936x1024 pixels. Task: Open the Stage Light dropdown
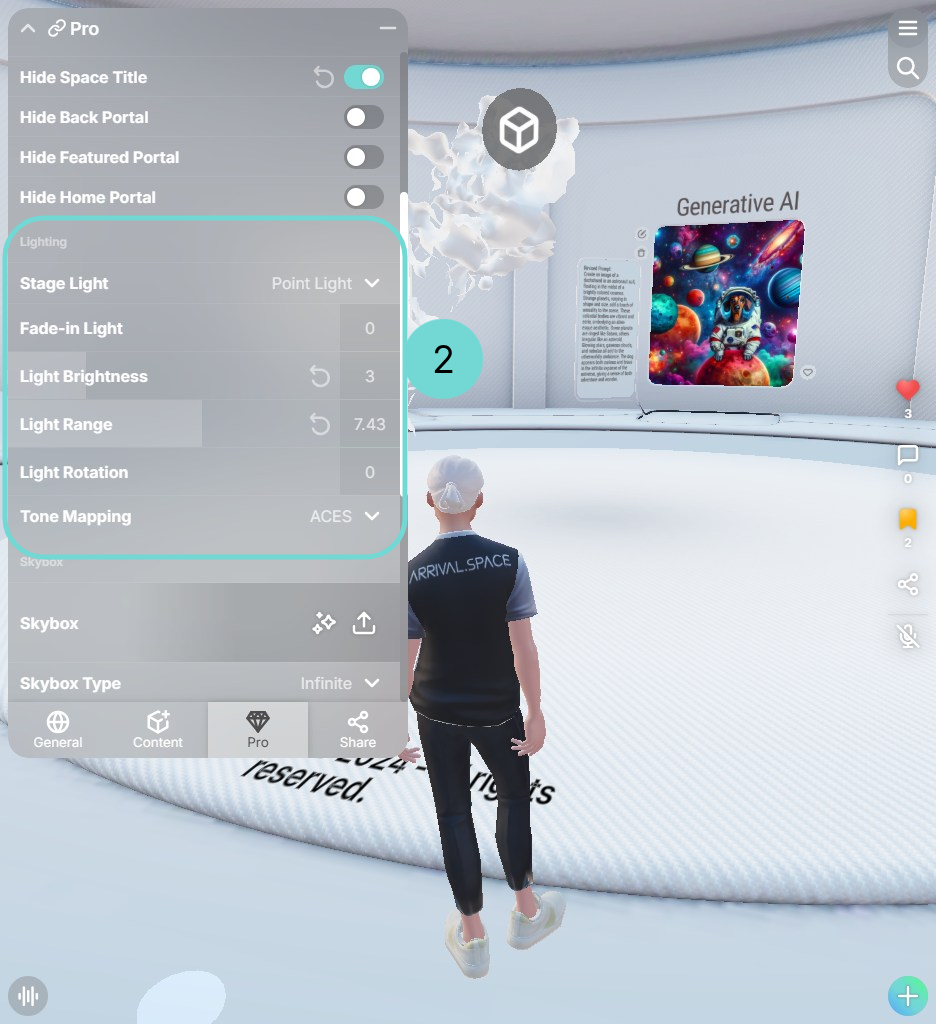pos(326,284)
